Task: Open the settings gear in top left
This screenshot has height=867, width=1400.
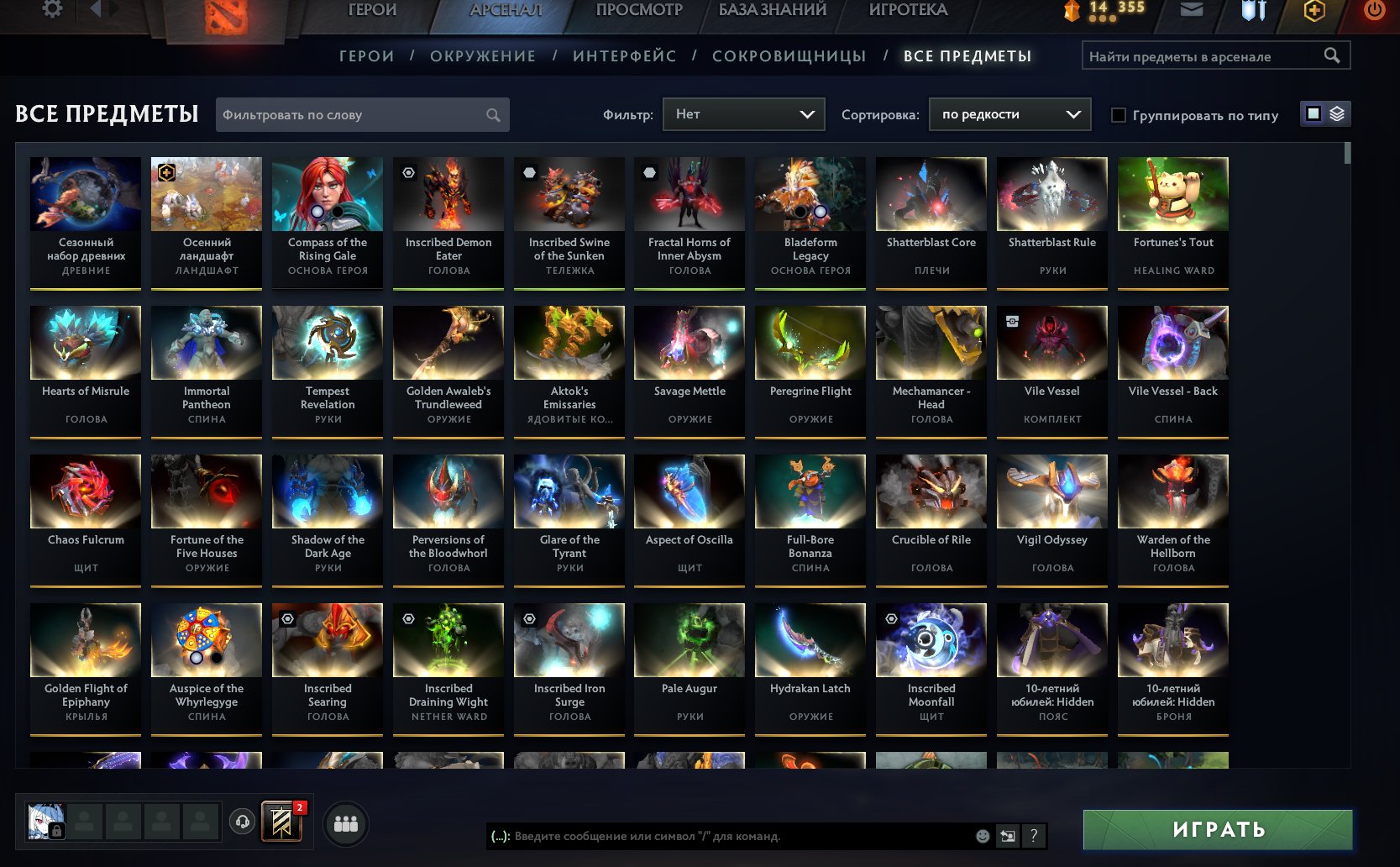Action: tap(52, 8)
